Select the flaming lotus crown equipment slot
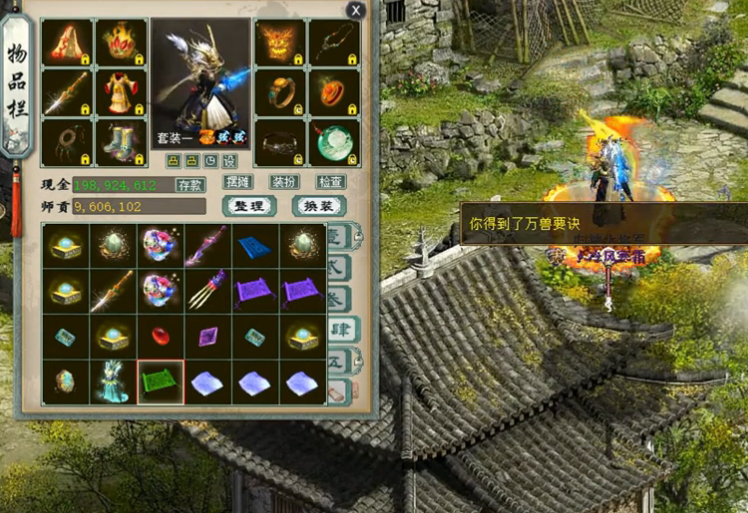 click(122, 42)
